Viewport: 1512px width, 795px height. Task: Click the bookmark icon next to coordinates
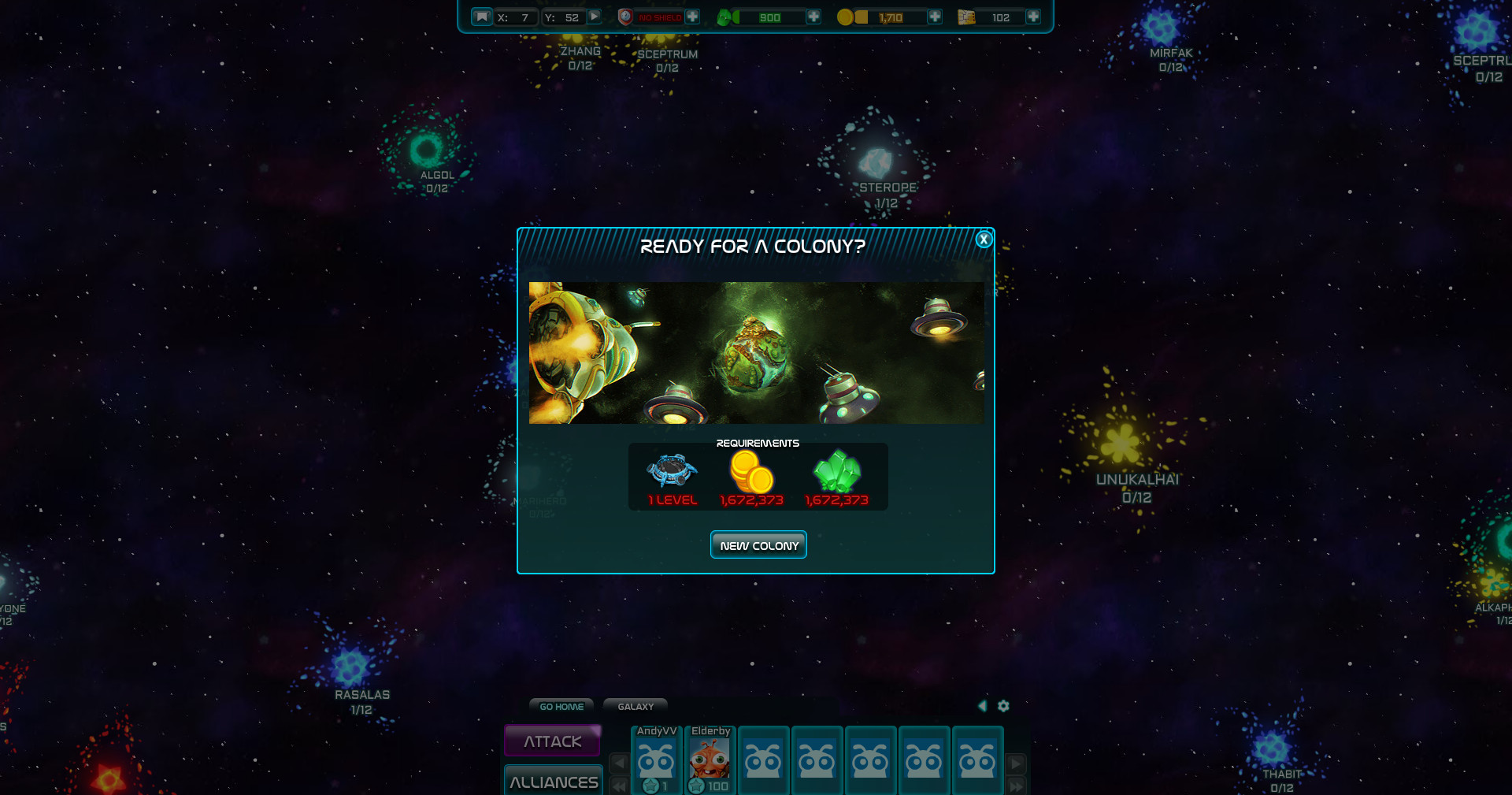pos(482,16)
